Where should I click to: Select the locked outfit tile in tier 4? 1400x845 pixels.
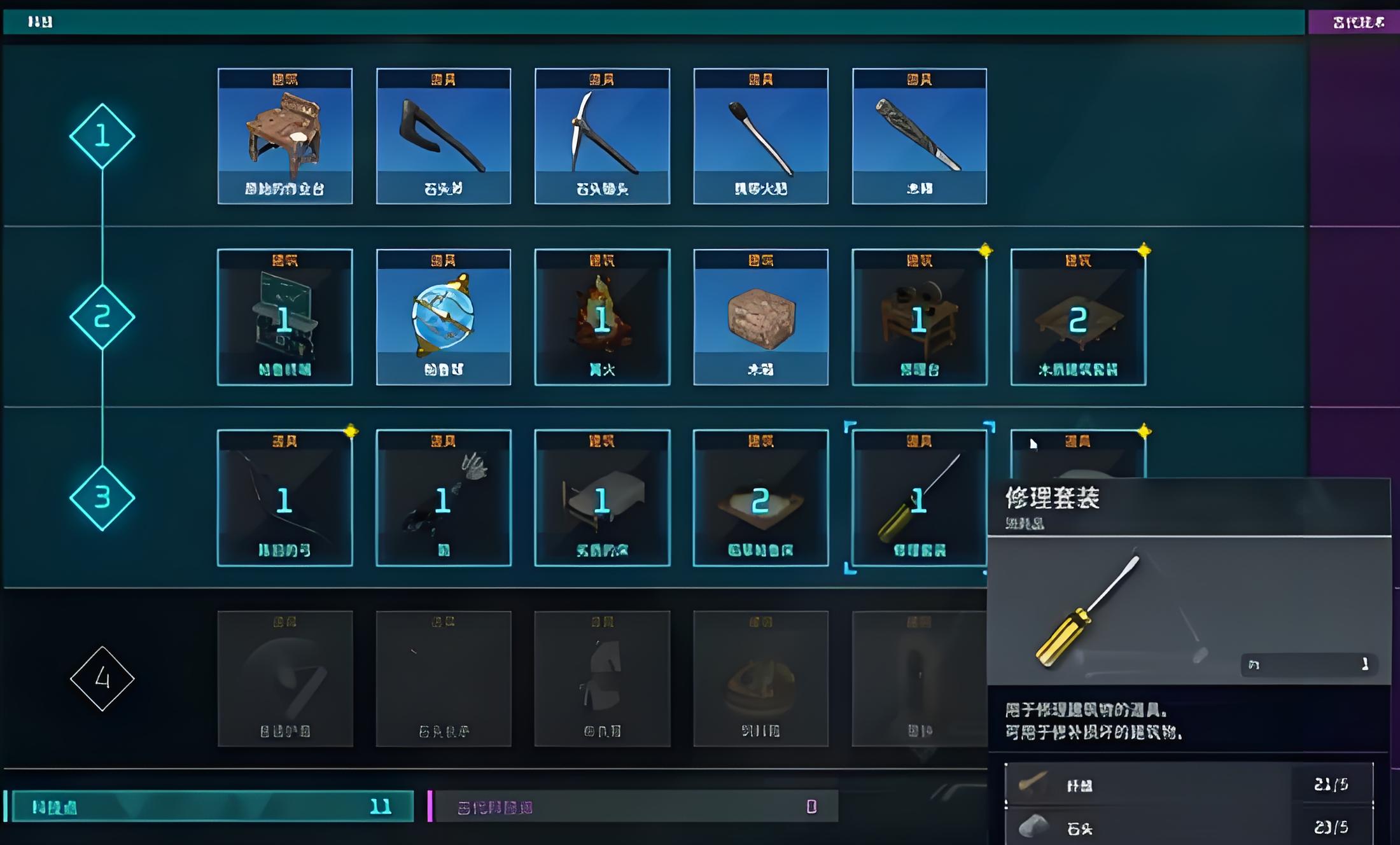[602, 678]
